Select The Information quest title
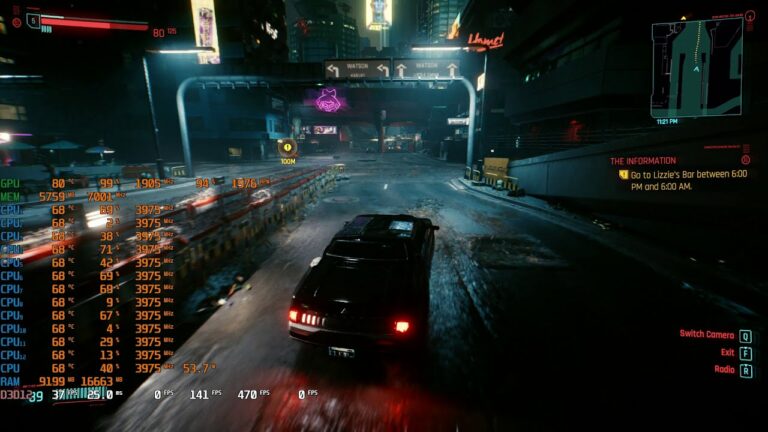 click(643, 160)
